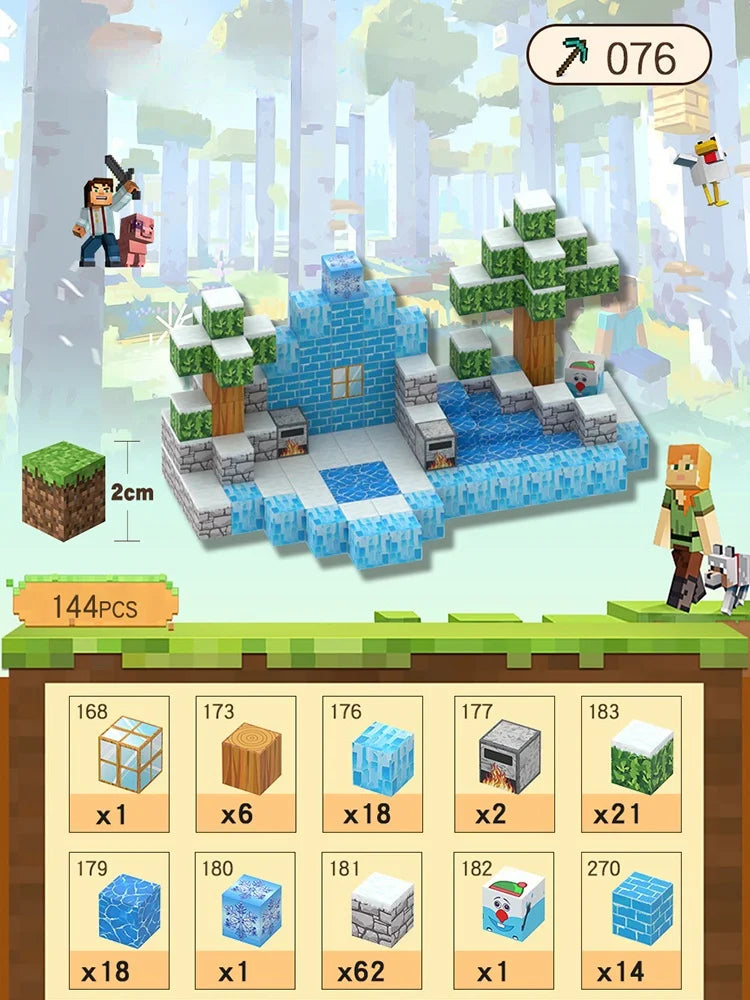Click the snowflake-patterned block slot
The width and height of the screenshot is (750, 1000).
point(245,920)
